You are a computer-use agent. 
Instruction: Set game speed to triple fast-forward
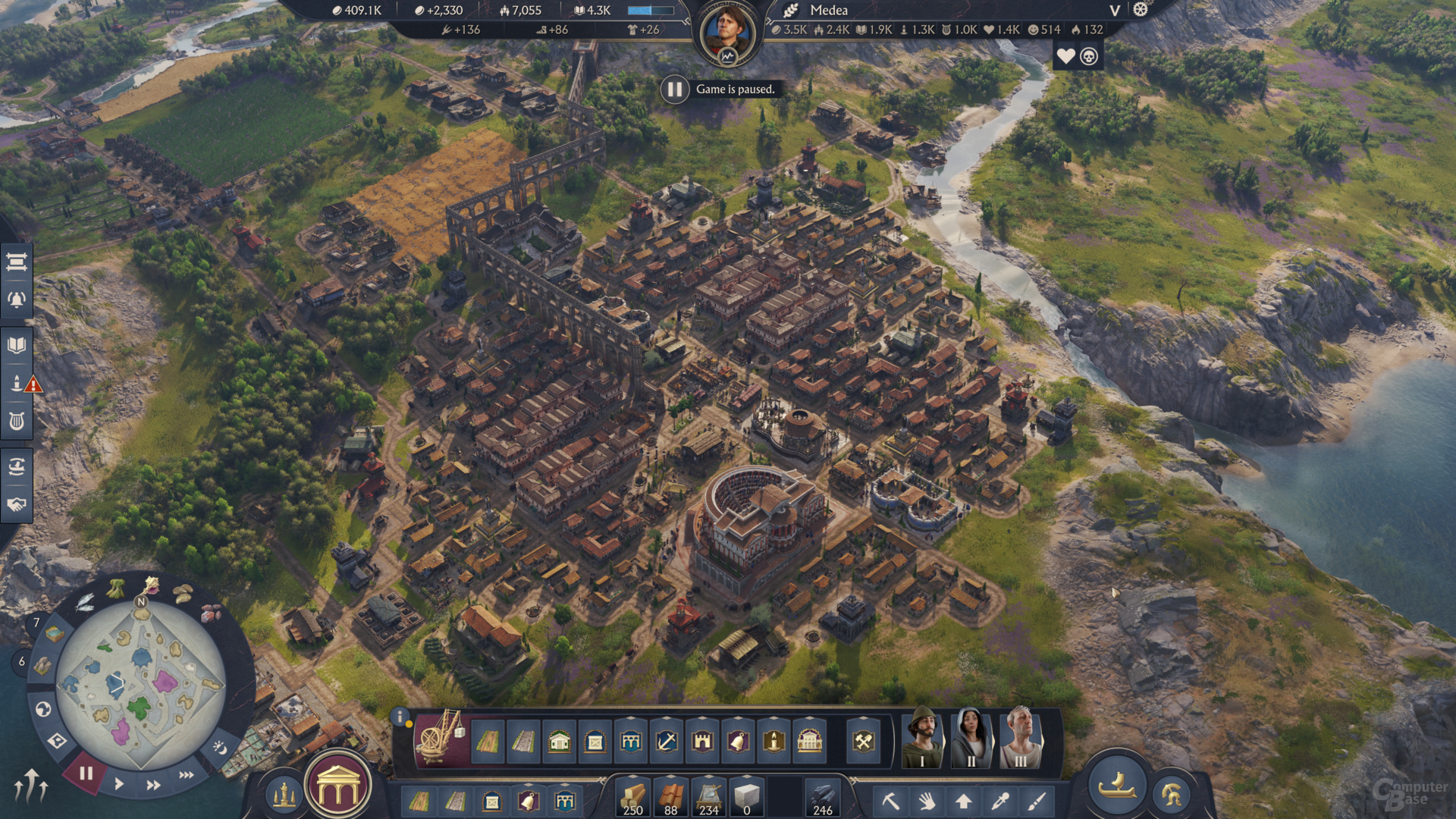click(x=186, y=775)
